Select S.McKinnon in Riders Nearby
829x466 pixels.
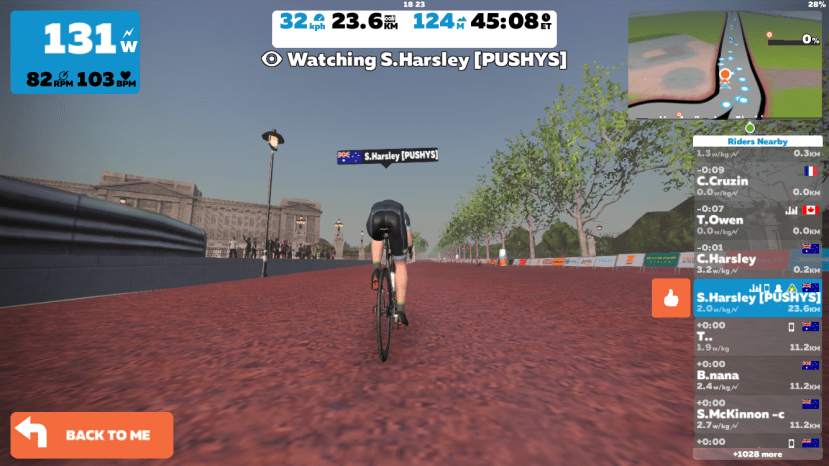757,413
